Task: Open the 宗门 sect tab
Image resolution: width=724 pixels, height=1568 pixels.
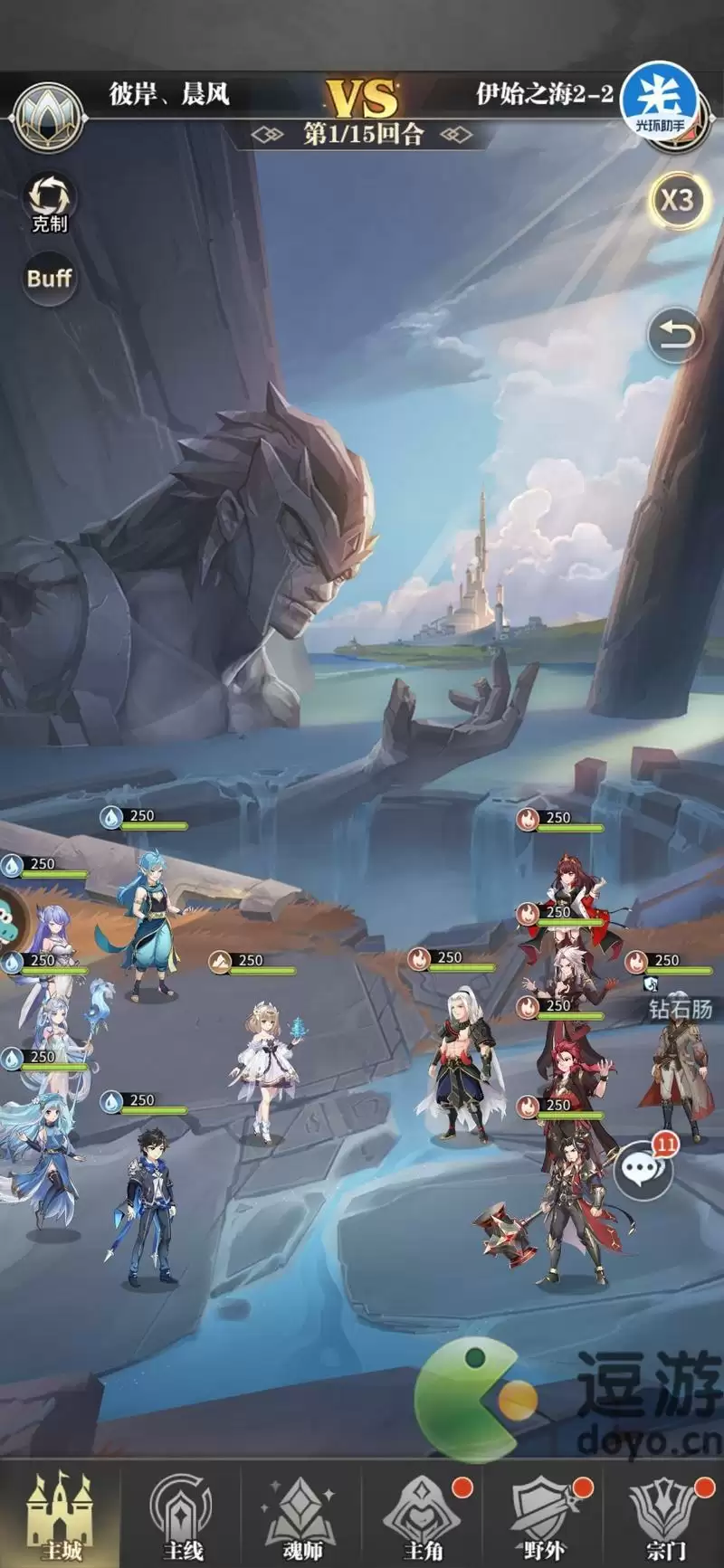Action: click(x=664, y=1516)
